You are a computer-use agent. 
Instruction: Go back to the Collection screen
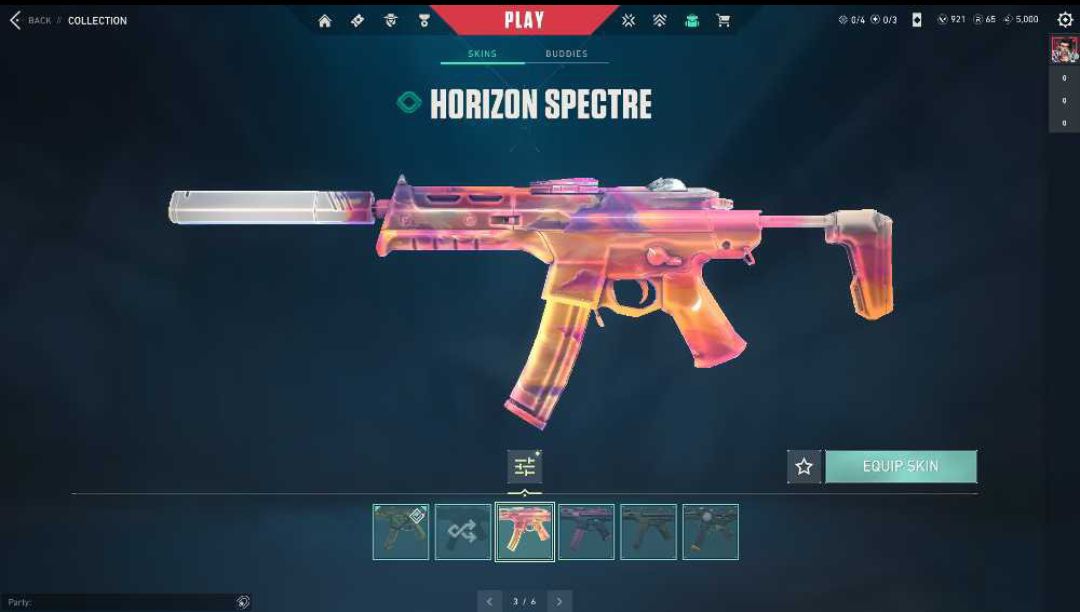pos(30,20)
